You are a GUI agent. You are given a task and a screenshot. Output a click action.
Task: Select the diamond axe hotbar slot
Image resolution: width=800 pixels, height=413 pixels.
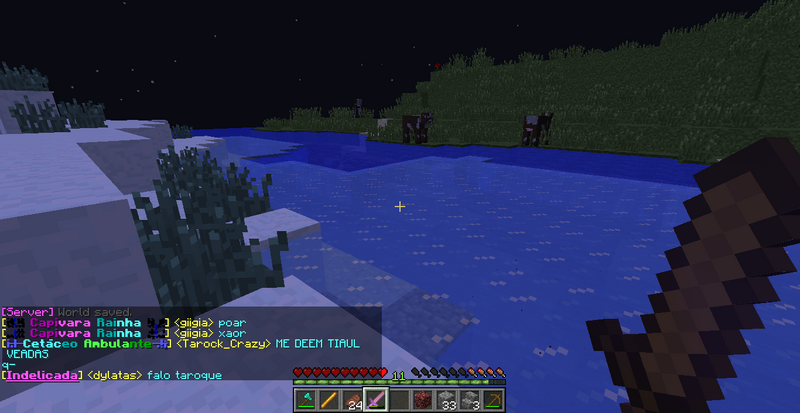coord(304,401)
